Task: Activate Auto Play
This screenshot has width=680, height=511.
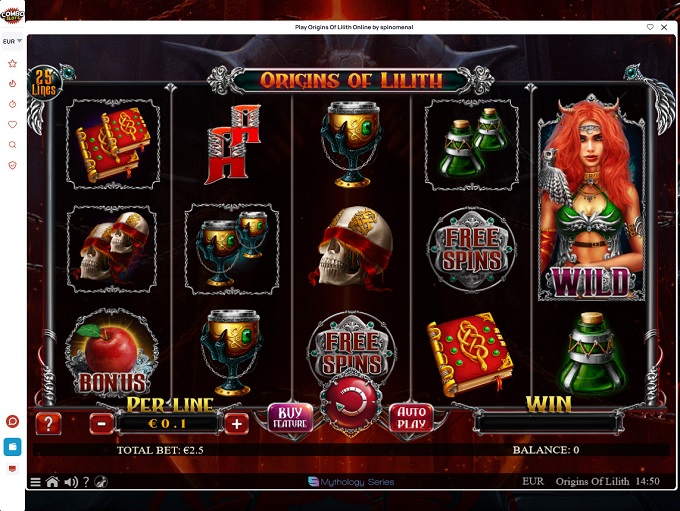Action: coord(411,417)
